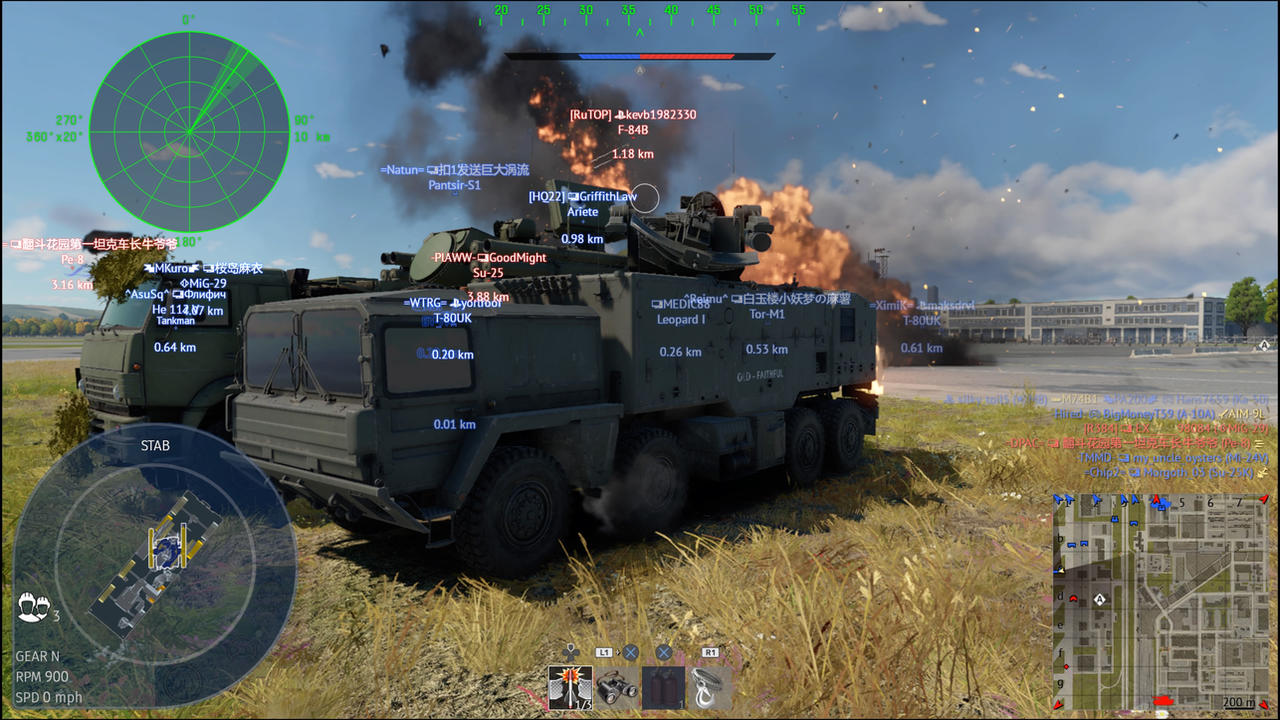Click your red tank marker on the minimap

[x=1164, y=699]
